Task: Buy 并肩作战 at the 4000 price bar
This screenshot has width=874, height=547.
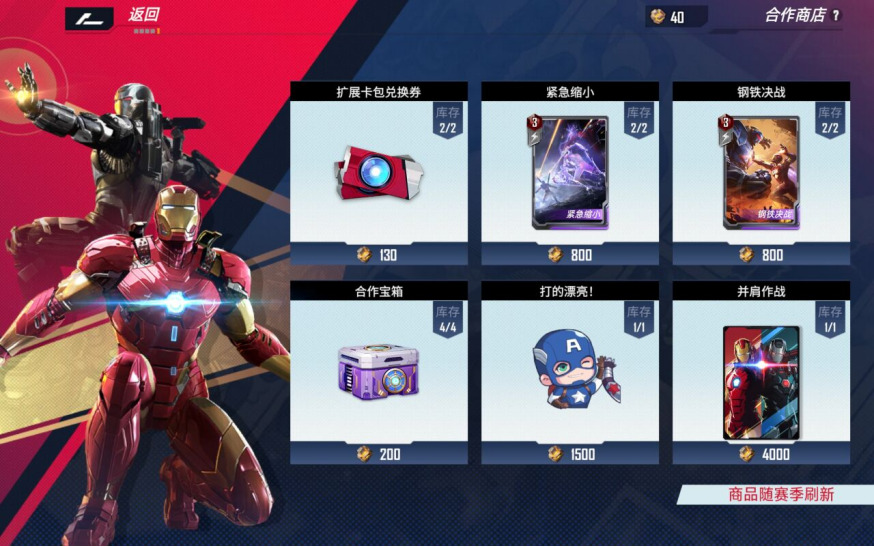Action: click(x=761, y=454)
